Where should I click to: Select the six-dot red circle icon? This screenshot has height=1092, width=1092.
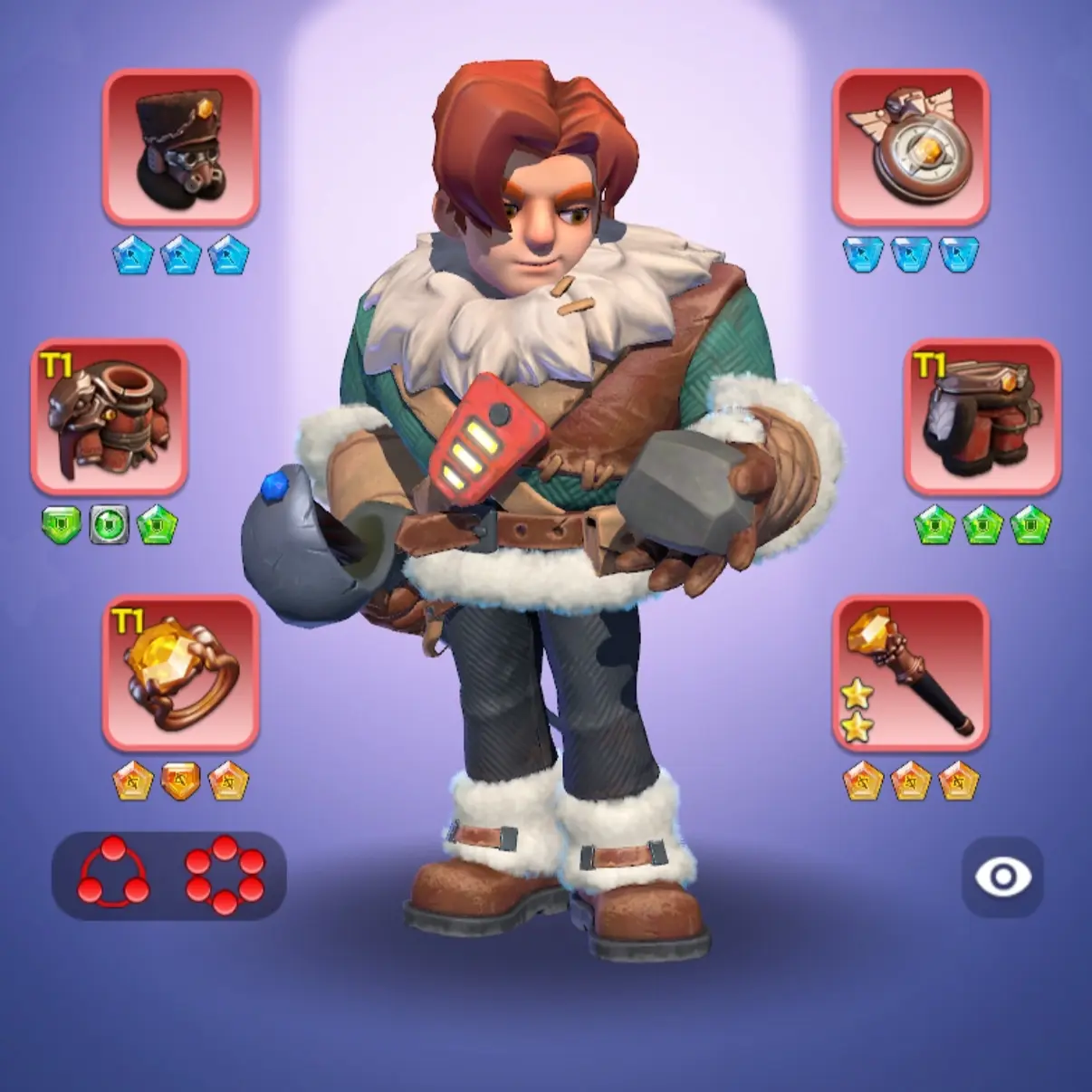coord(225,876)
